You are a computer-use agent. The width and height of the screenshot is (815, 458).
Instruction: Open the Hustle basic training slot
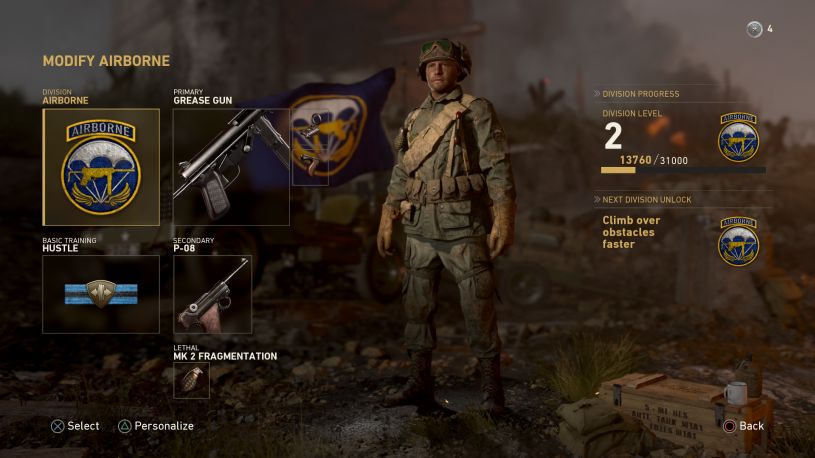101,294
